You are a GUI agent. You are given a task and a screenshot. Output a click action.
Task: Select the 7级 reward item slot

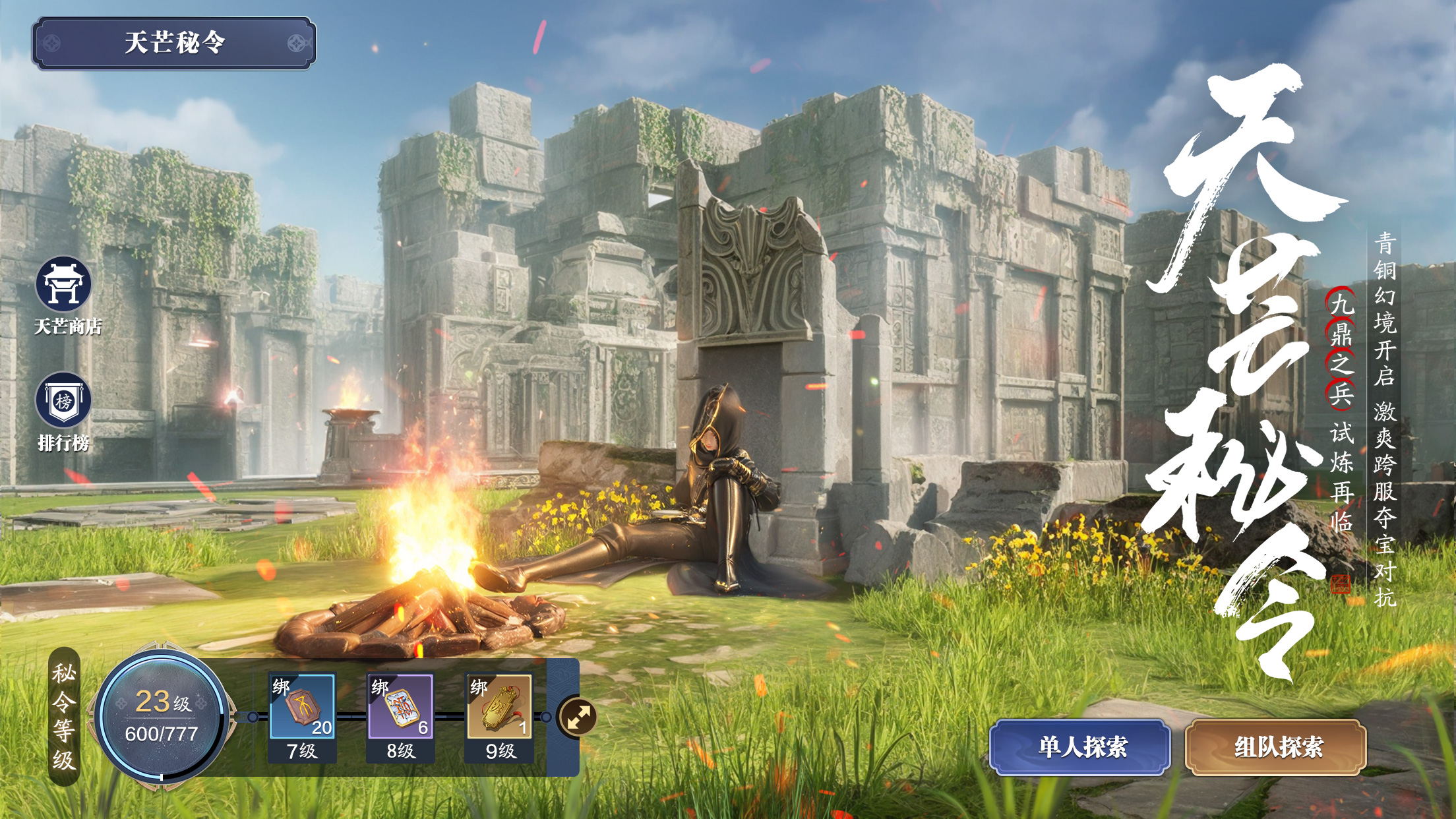(x=303, y=706)
